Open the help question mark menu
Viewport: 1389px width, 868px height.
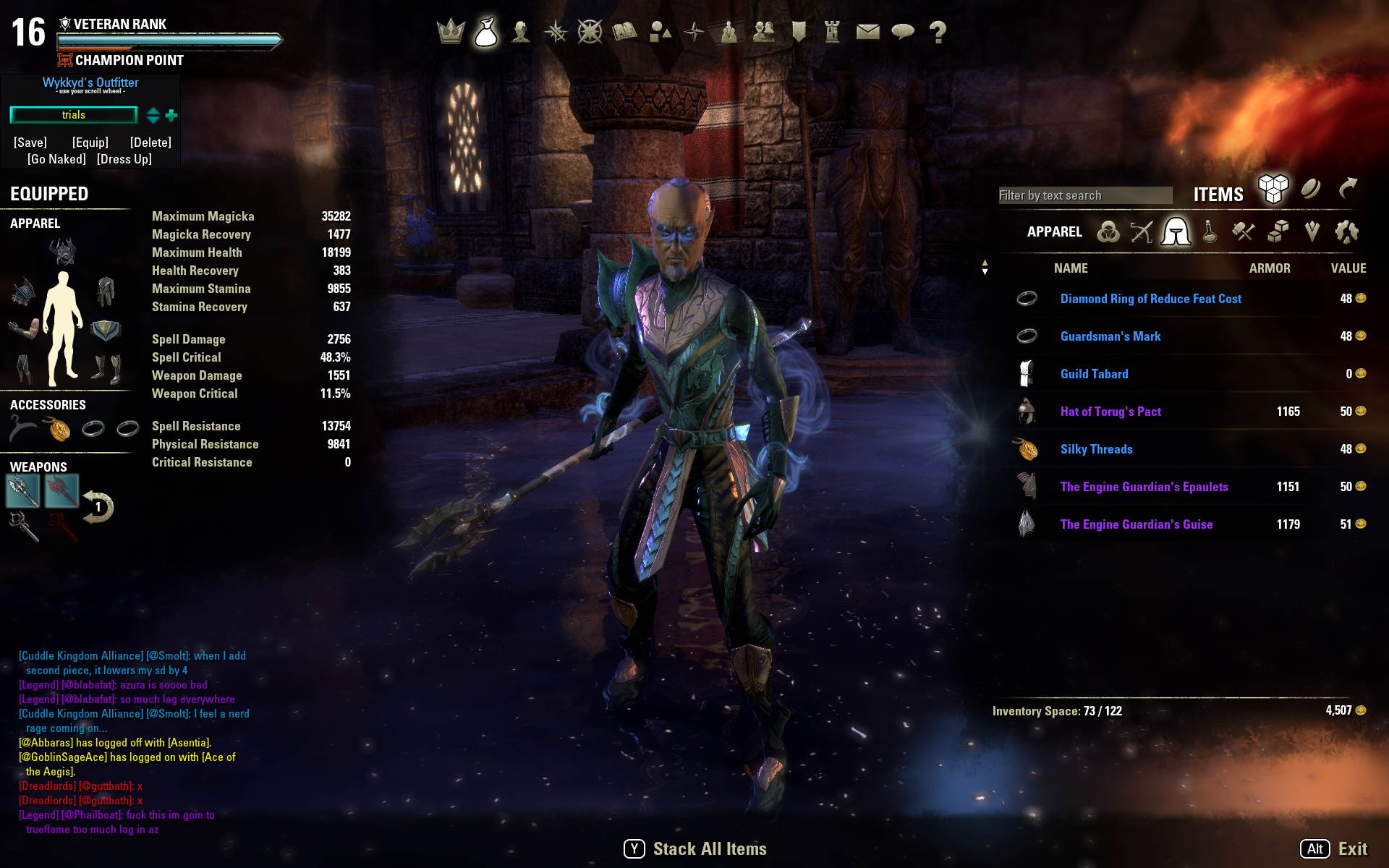[x=938, y=32]
